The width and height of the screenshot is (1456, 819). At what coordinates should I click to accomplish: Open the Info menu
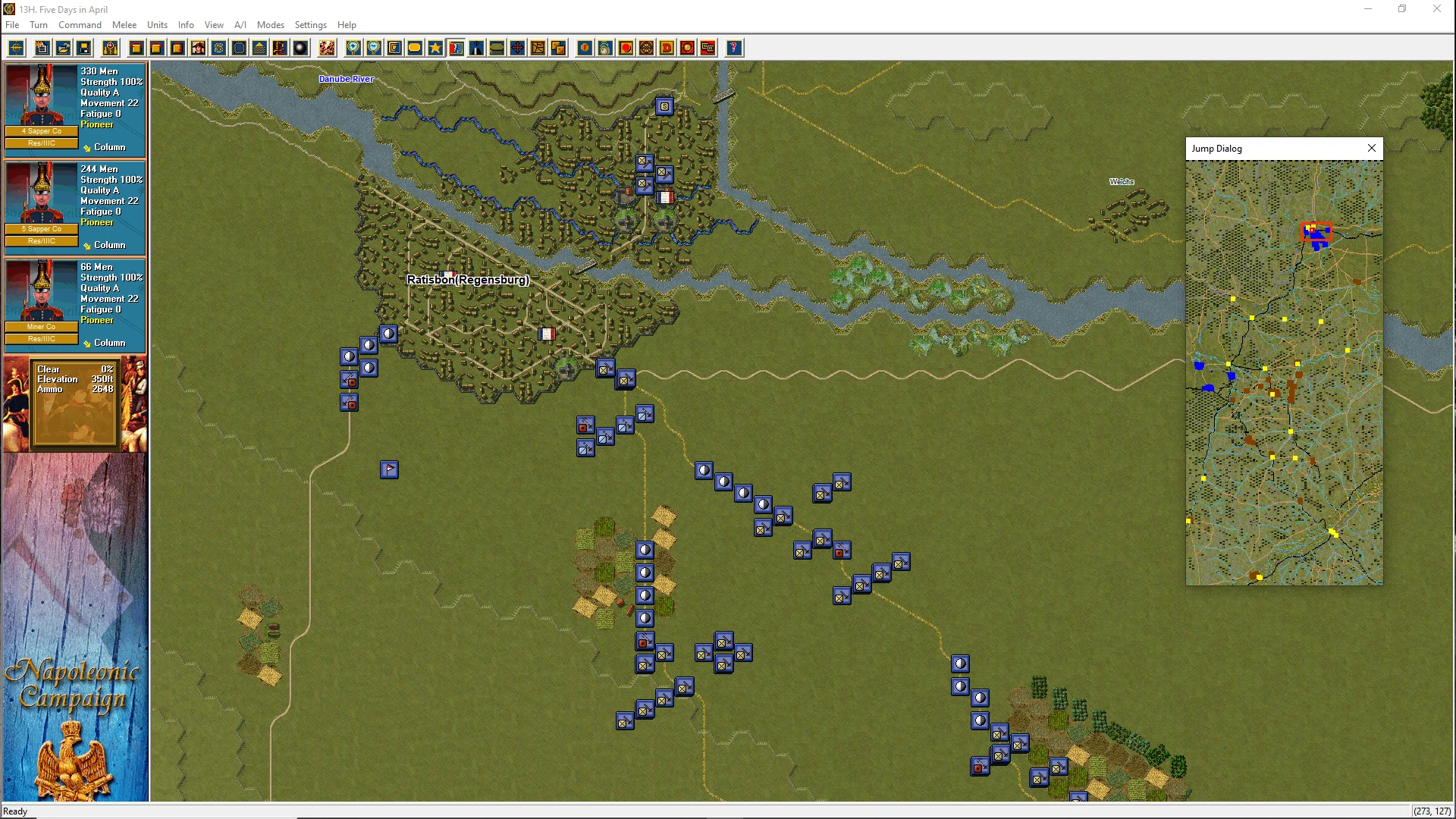[186, 25]
